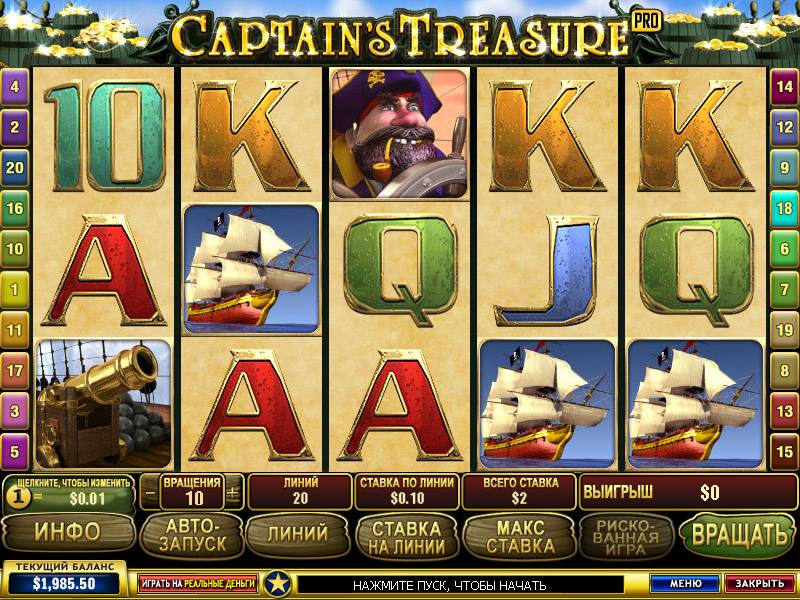800x600 pixels.
Task: Change the $0.01 coin value
Action: click(x=72, y=497)
